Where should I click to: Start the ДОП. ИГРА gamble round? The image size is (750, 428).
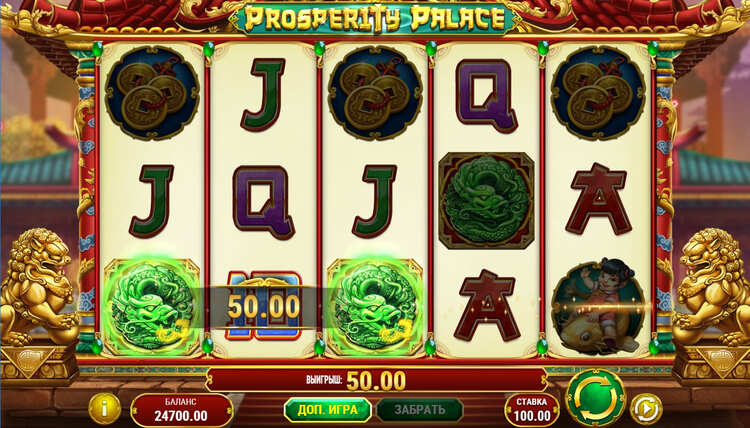[327, 410]
